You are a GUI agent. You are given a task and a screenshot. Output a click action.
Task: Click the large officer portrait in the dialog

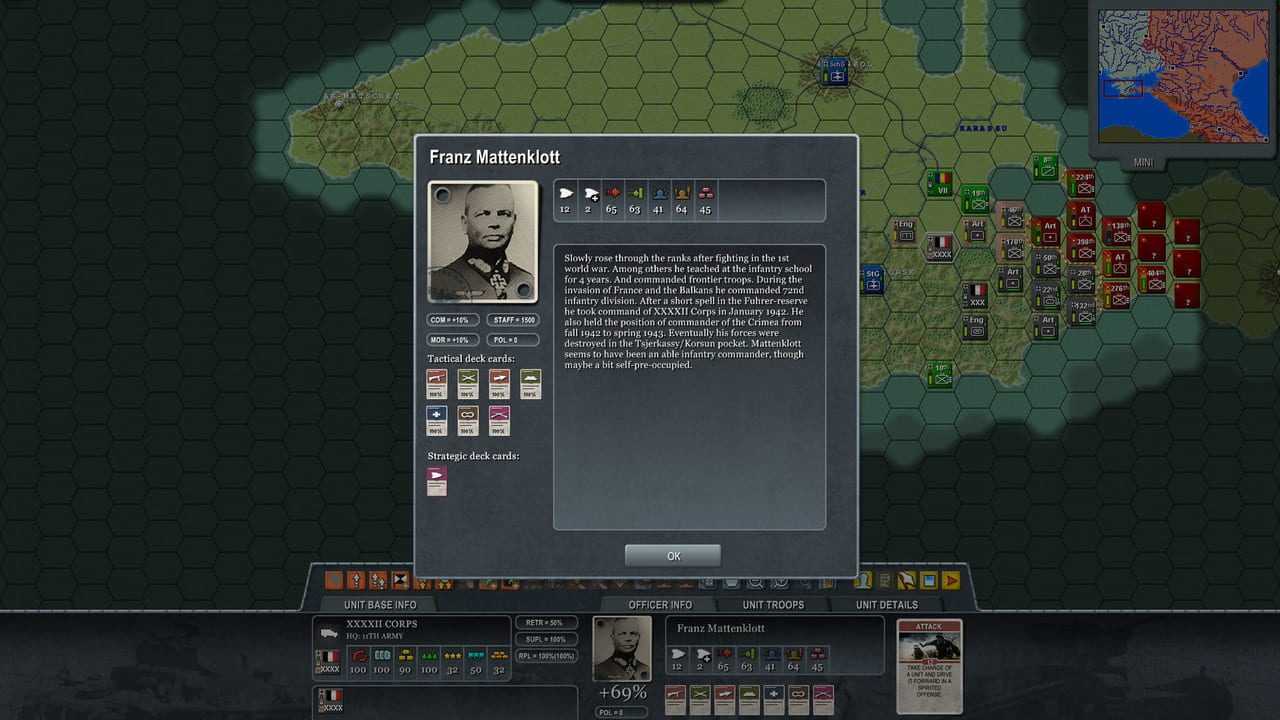pos(482,241)
